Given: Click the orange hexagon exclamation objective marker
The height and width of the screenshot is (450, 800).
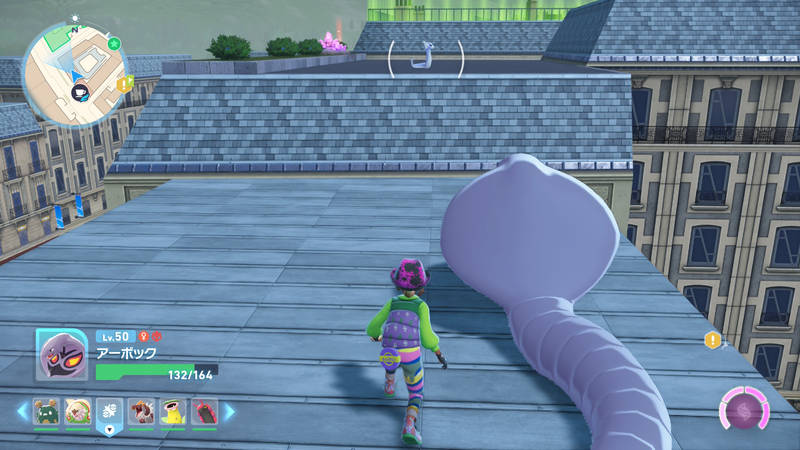Looking at the screenshot, I should (713, 340).
